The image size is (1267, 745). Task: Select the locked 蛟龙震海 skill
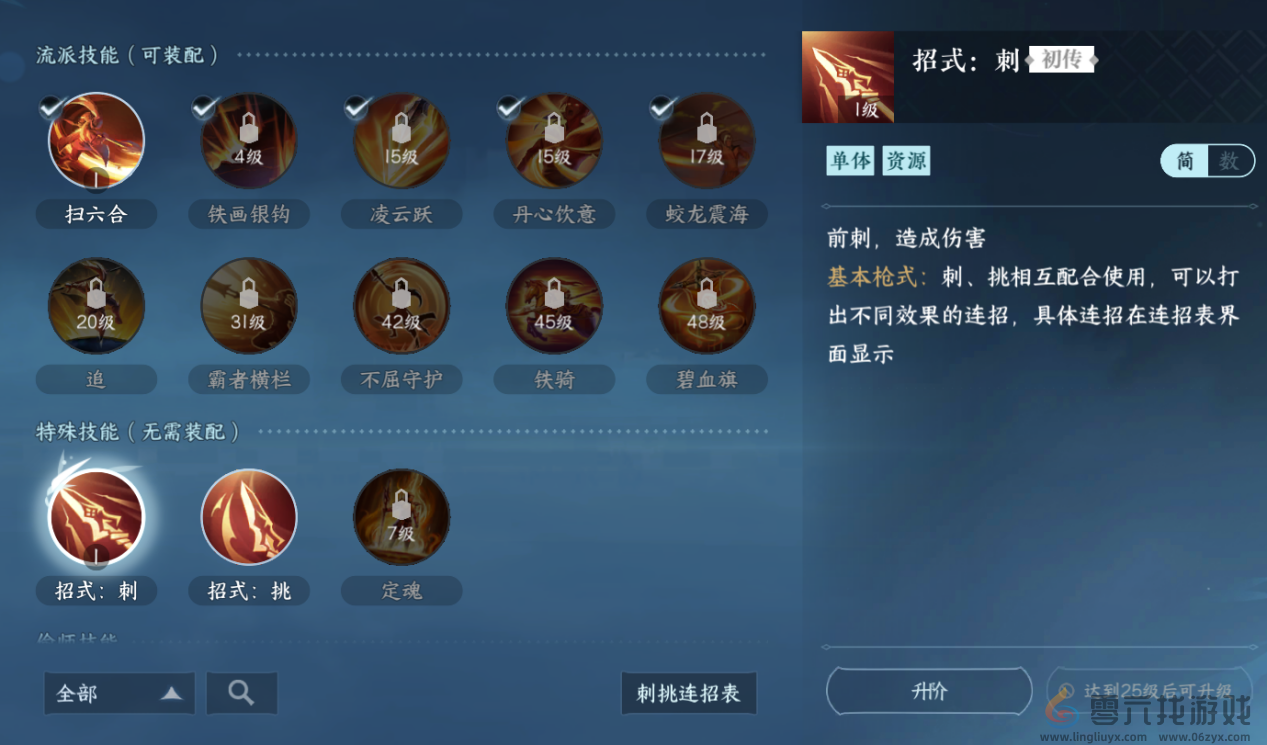click(707, 141)
